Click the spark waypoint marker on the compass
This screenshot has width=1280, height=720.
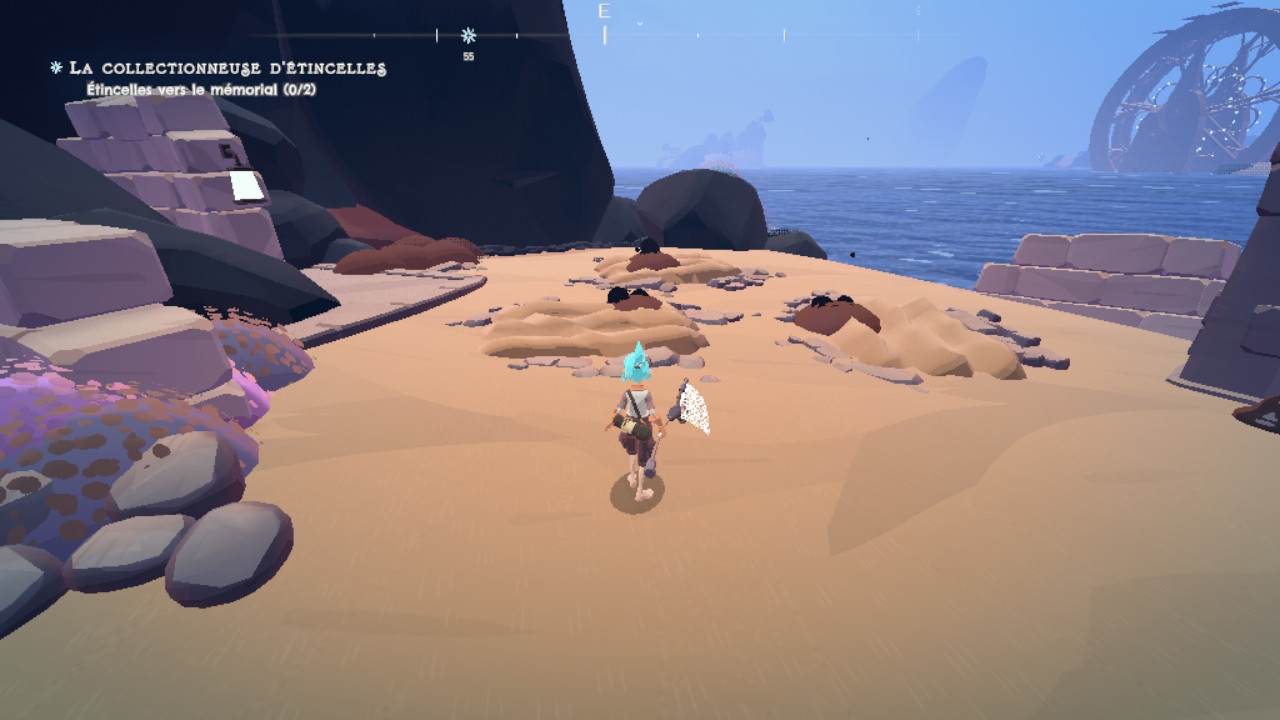(x=468, y=36)
